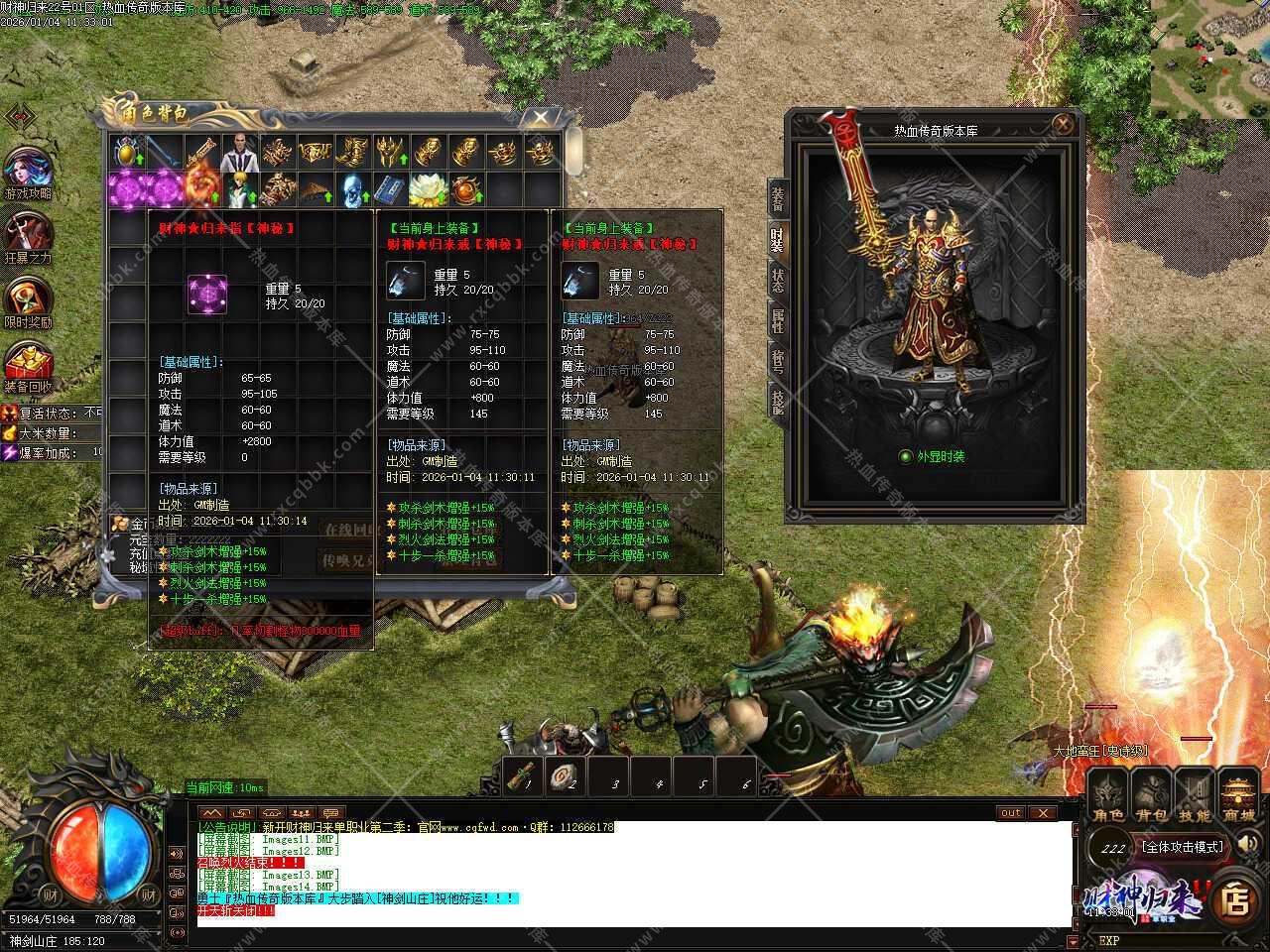1270x952 pixels.
Task: Toggle the 外显时装 costume display option
Action: [x=905, y=457]
